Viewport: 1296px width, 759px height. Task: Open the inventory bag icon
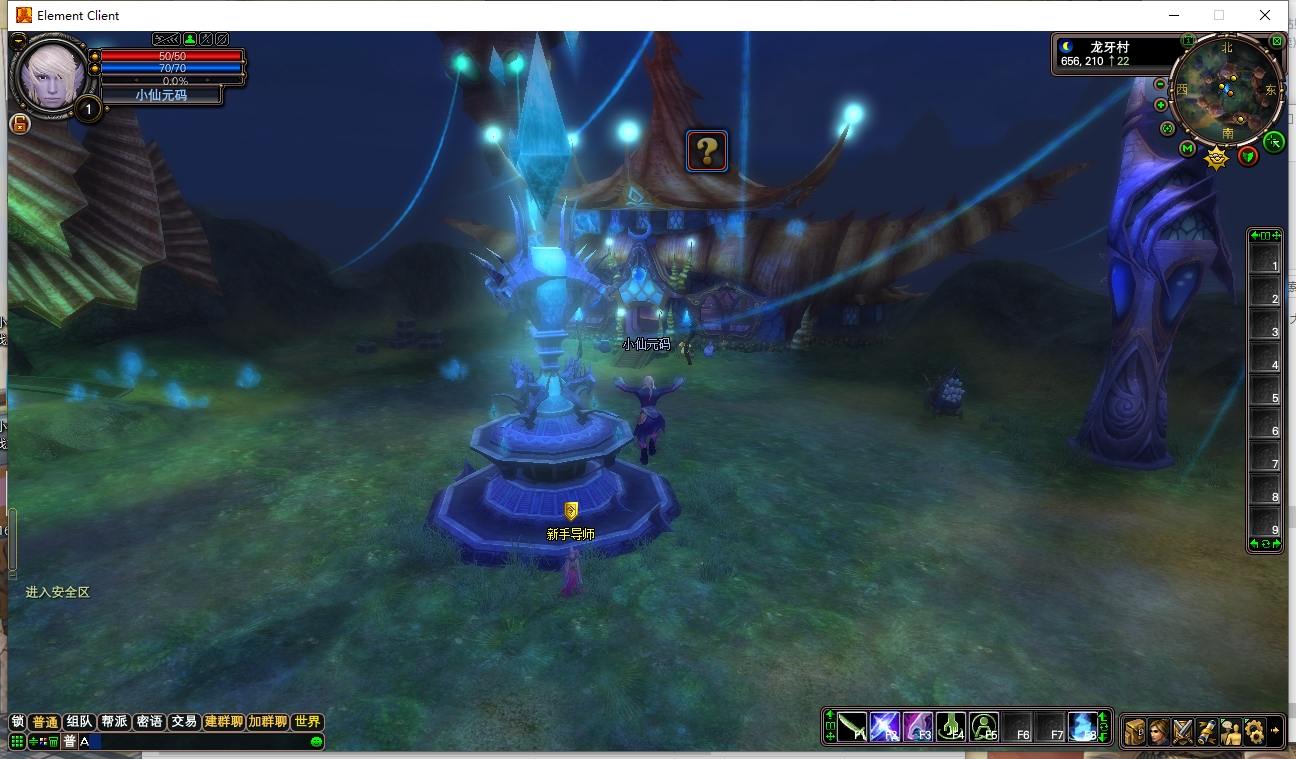click(1135, 731)
